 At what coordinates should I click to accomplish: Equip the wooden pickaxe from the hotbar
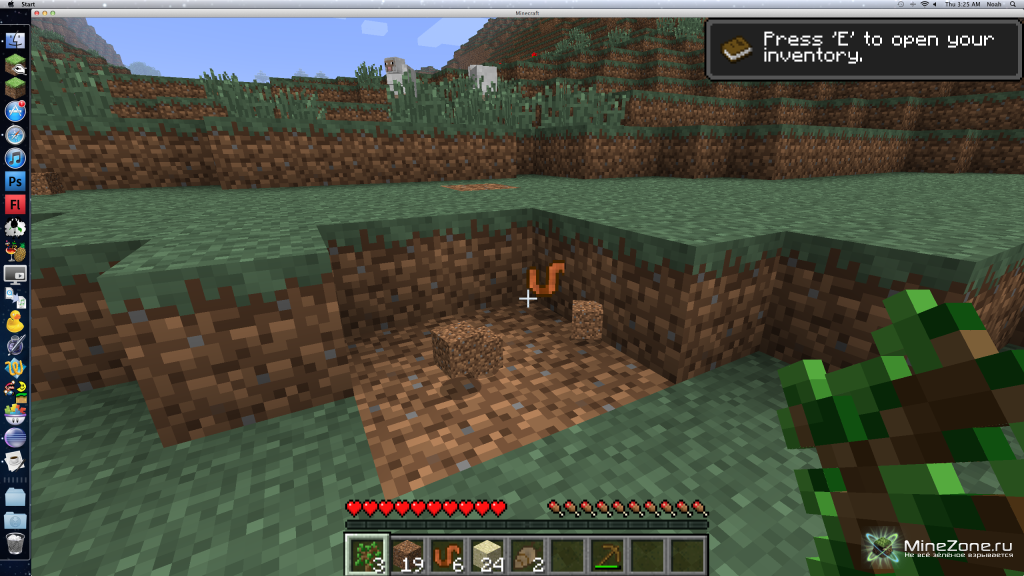(x=607, y=553)
